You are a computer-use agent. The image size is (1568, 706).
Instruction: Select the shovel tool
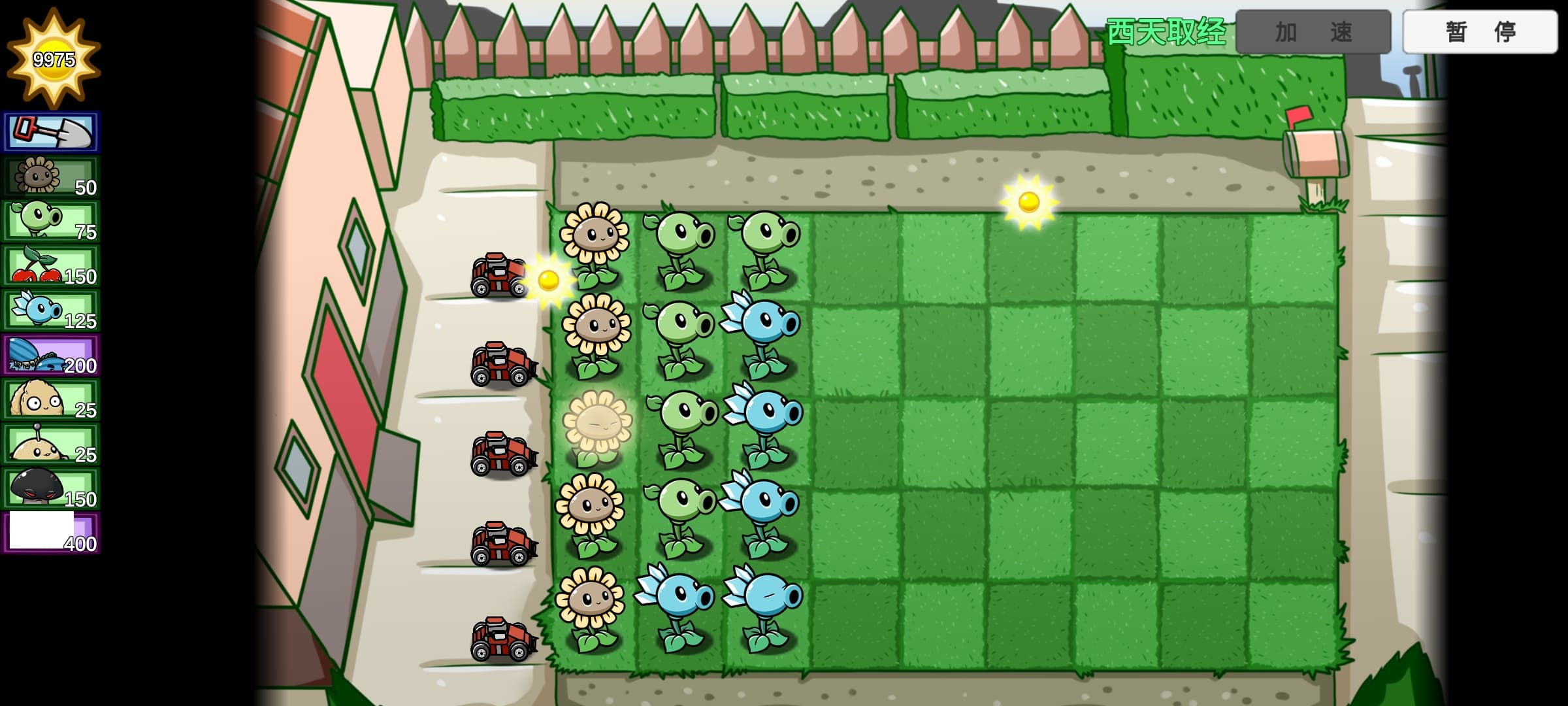51,131
